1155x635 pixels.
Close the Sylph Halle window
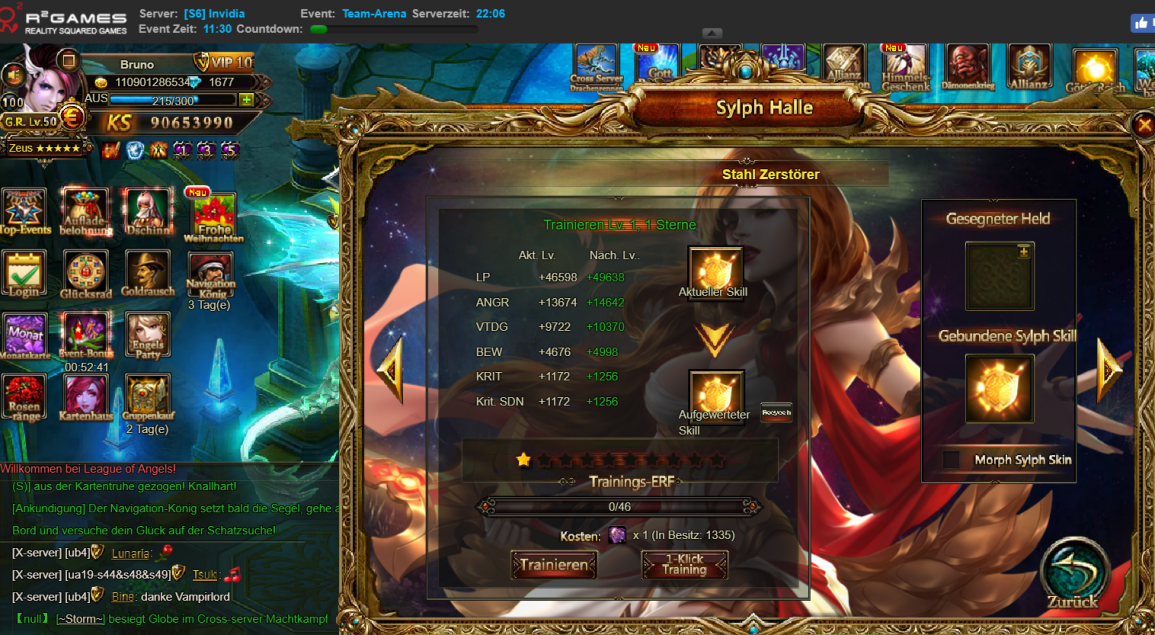[1144, 125]
